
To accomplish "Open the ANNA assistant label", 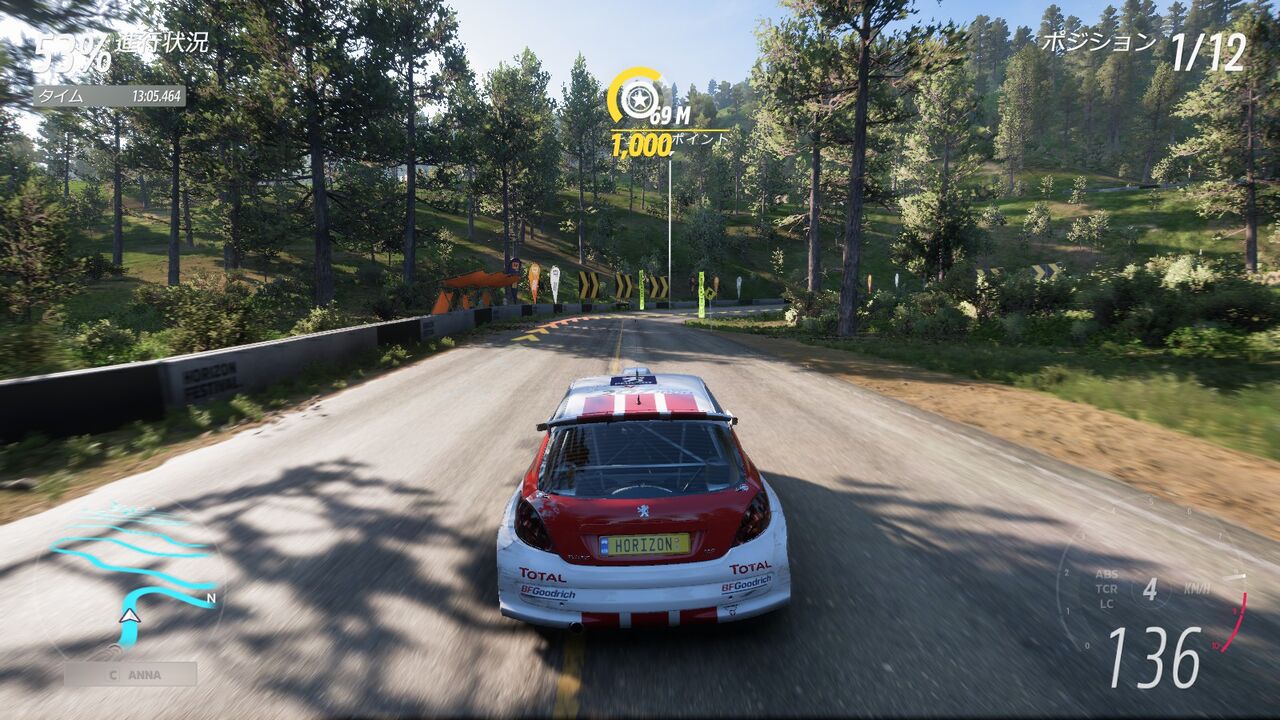I will pos(131,674).
